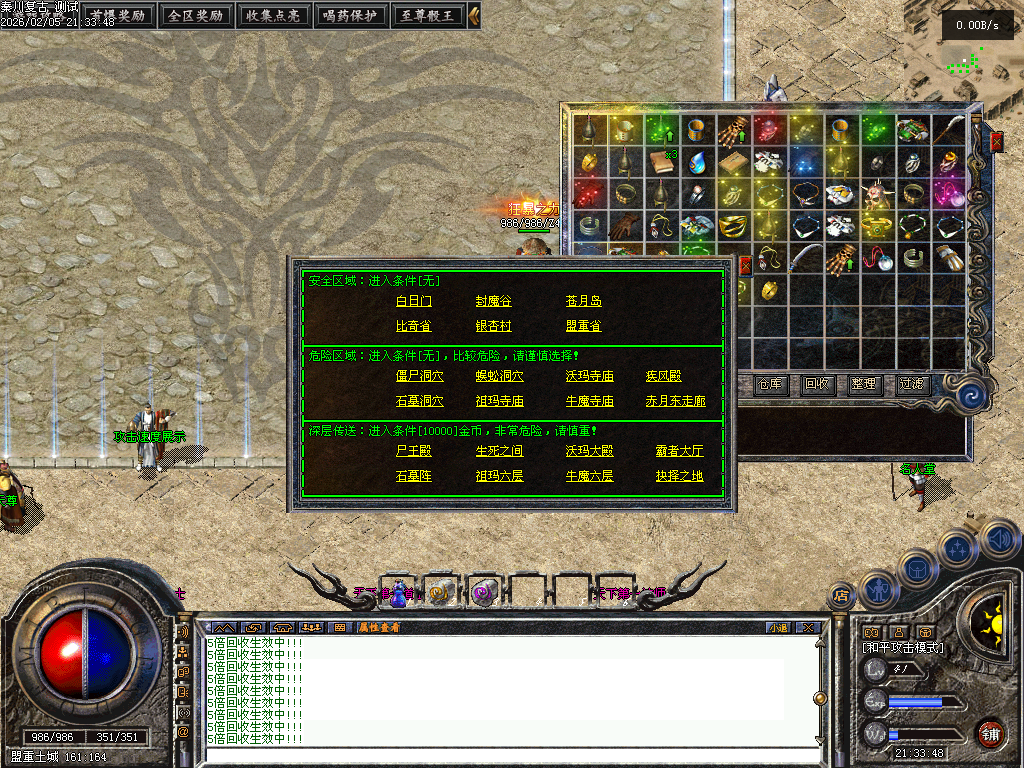Viewport: 1024px width, 768px height.
Task: Sort the bag with 整理
Action: 864,384
